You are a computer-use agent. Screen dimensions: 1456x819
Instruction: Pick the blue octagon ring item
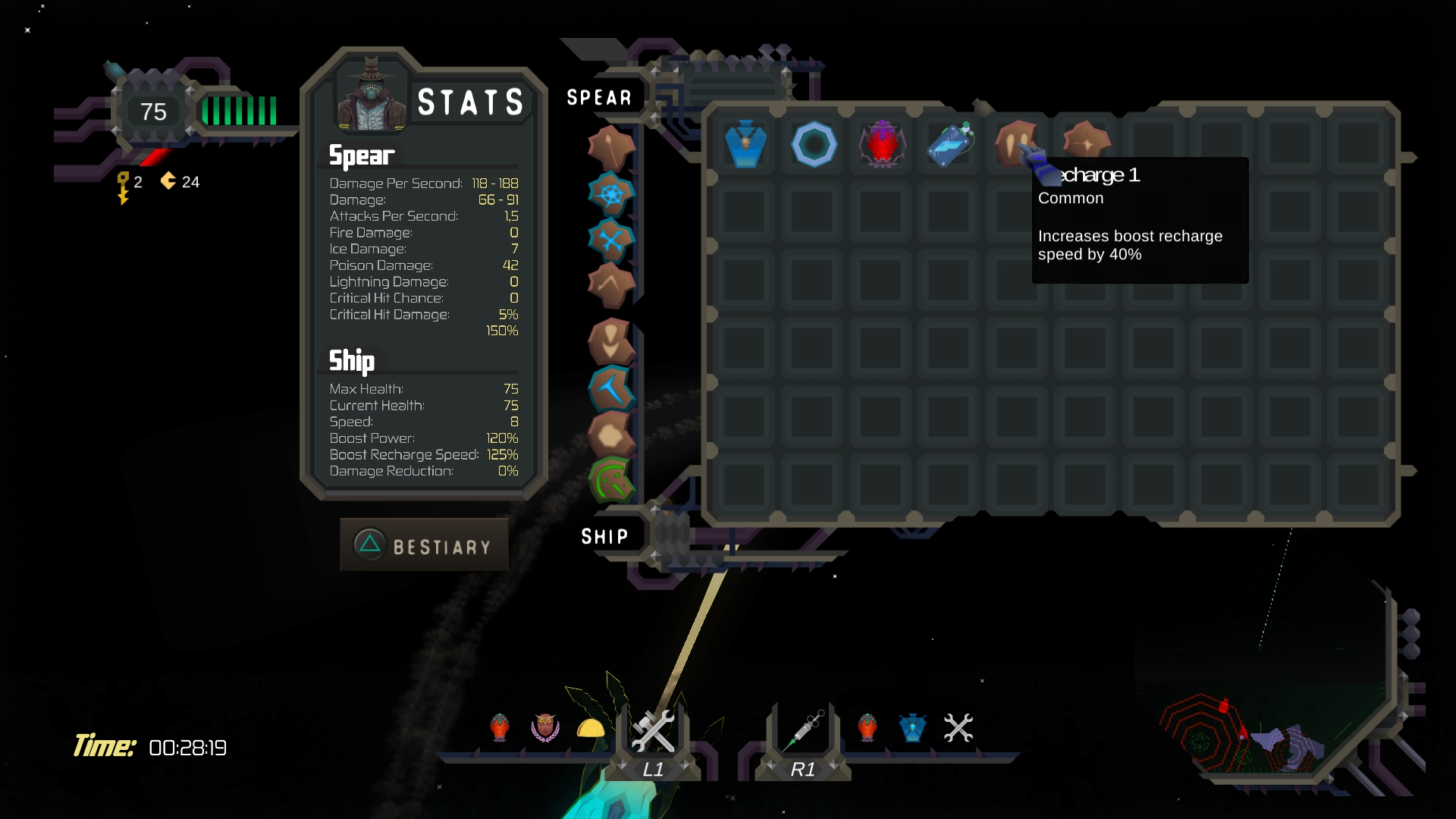(814, 144)
